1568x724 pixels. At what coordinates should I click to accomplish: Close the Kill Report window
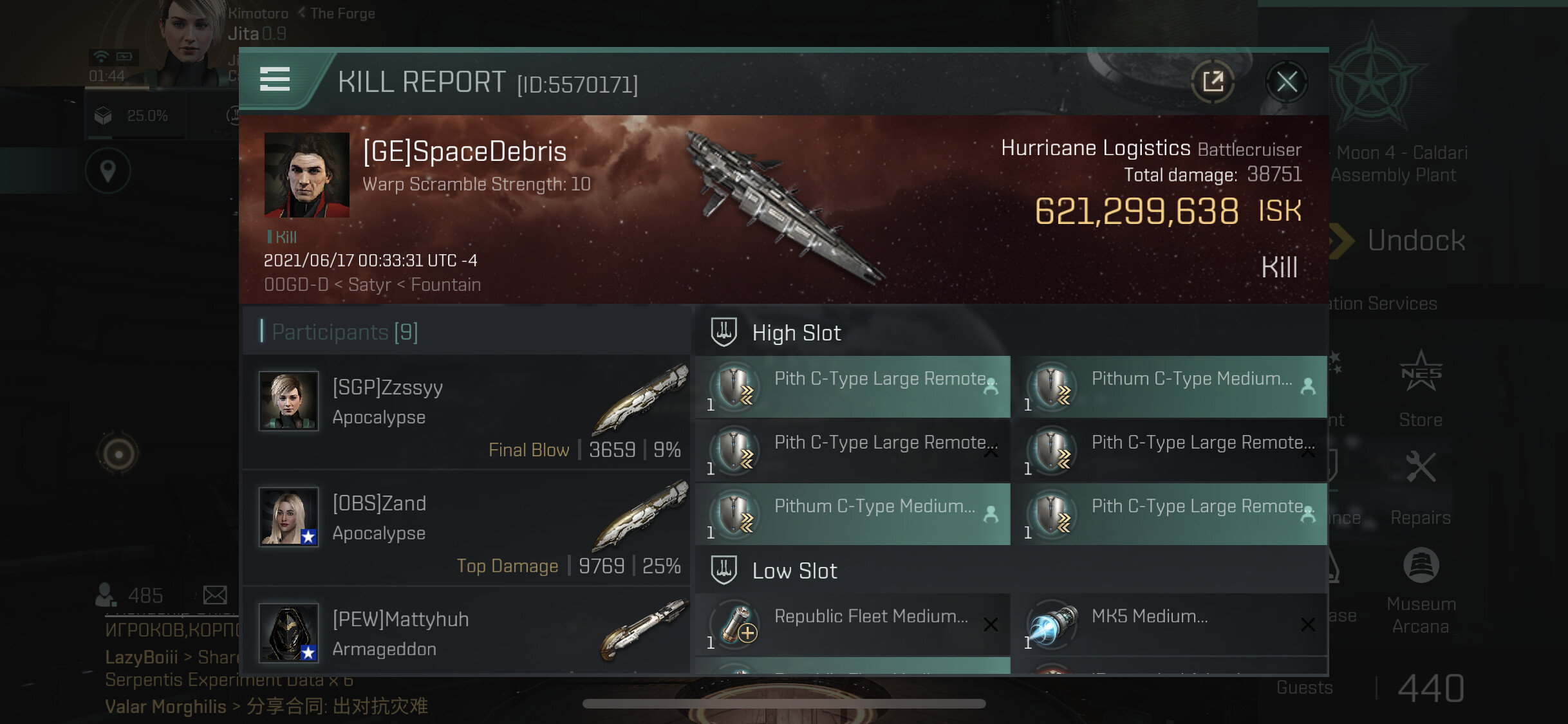coord(1287,82)
